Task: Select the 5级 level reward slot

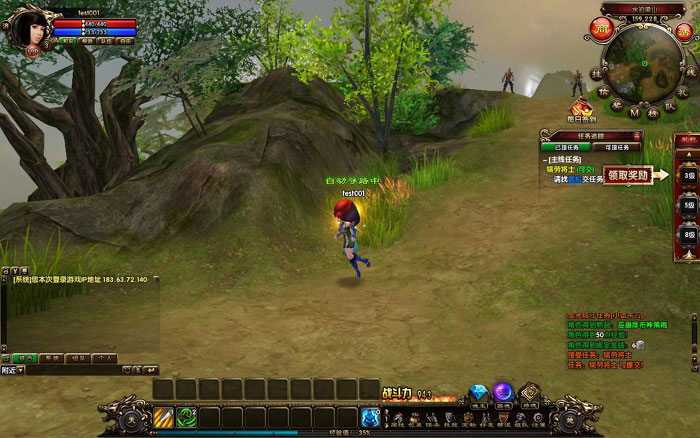Action: (x=689, y=204)
